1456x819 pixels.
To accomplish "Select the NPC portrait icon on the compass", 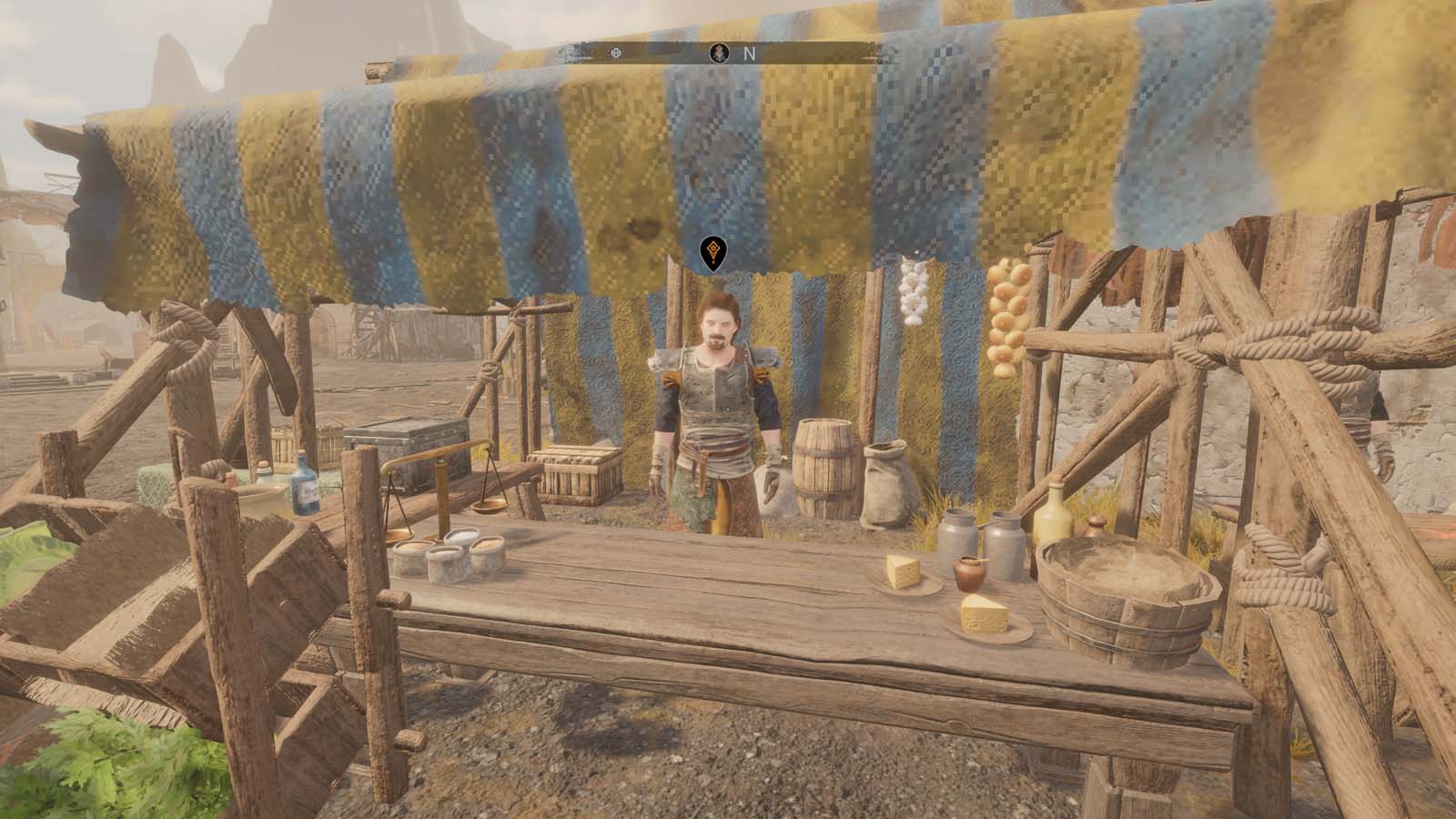I will pyautogui.click(x=718, y=52).
